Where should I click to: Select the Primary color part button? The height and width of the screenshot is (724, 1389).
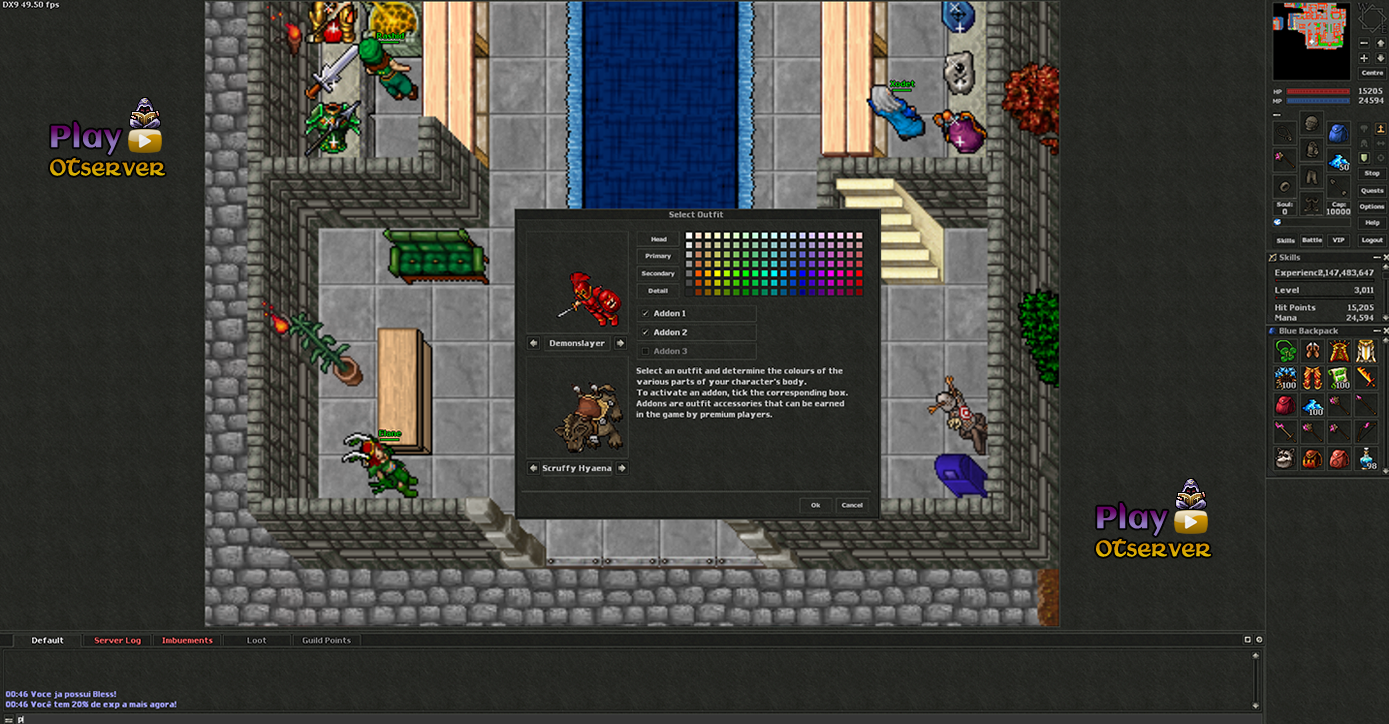point(658,256)
